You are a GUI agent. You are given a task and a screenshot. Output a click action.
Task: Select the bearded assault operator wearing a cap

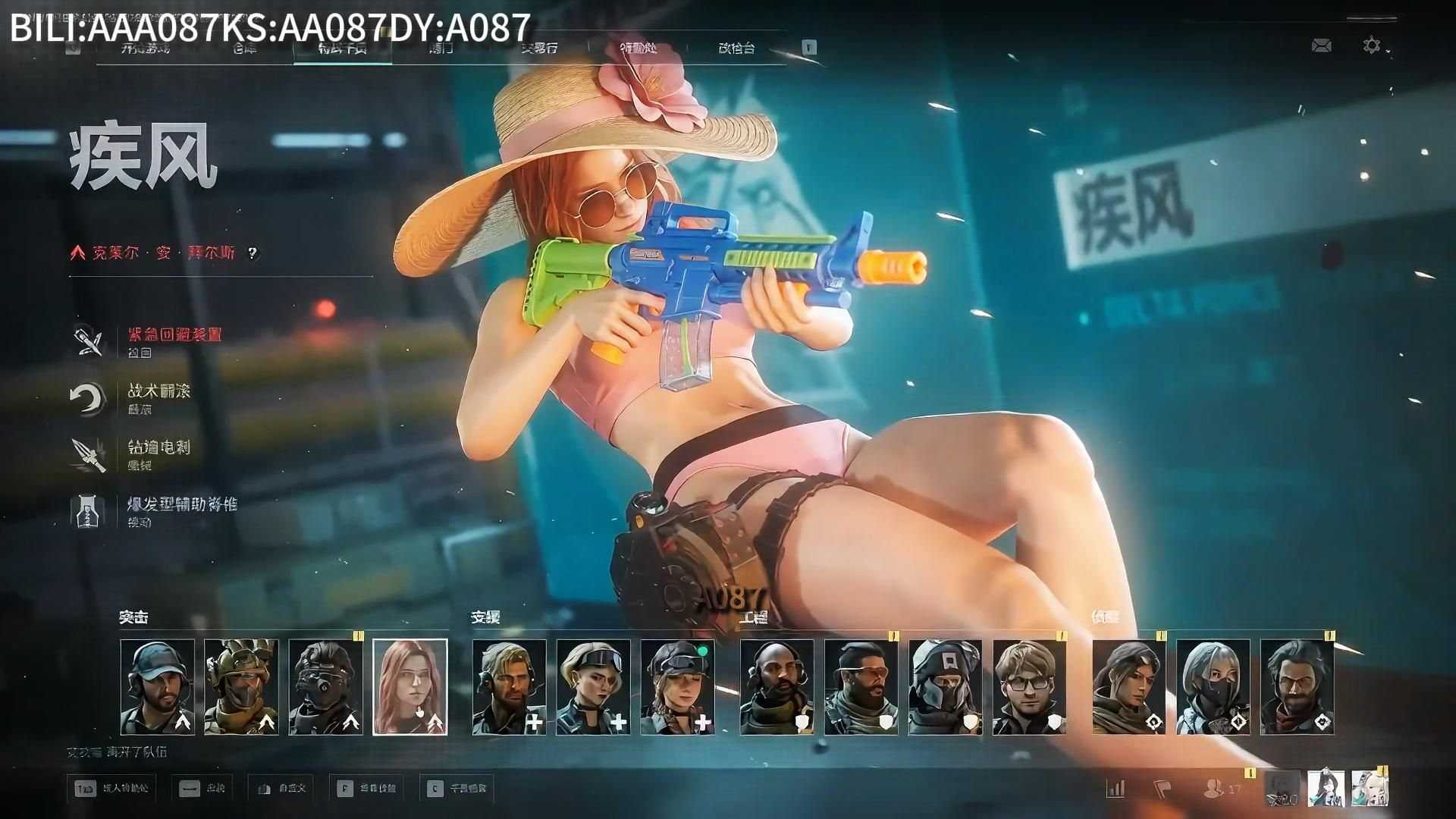coord(157,687)
